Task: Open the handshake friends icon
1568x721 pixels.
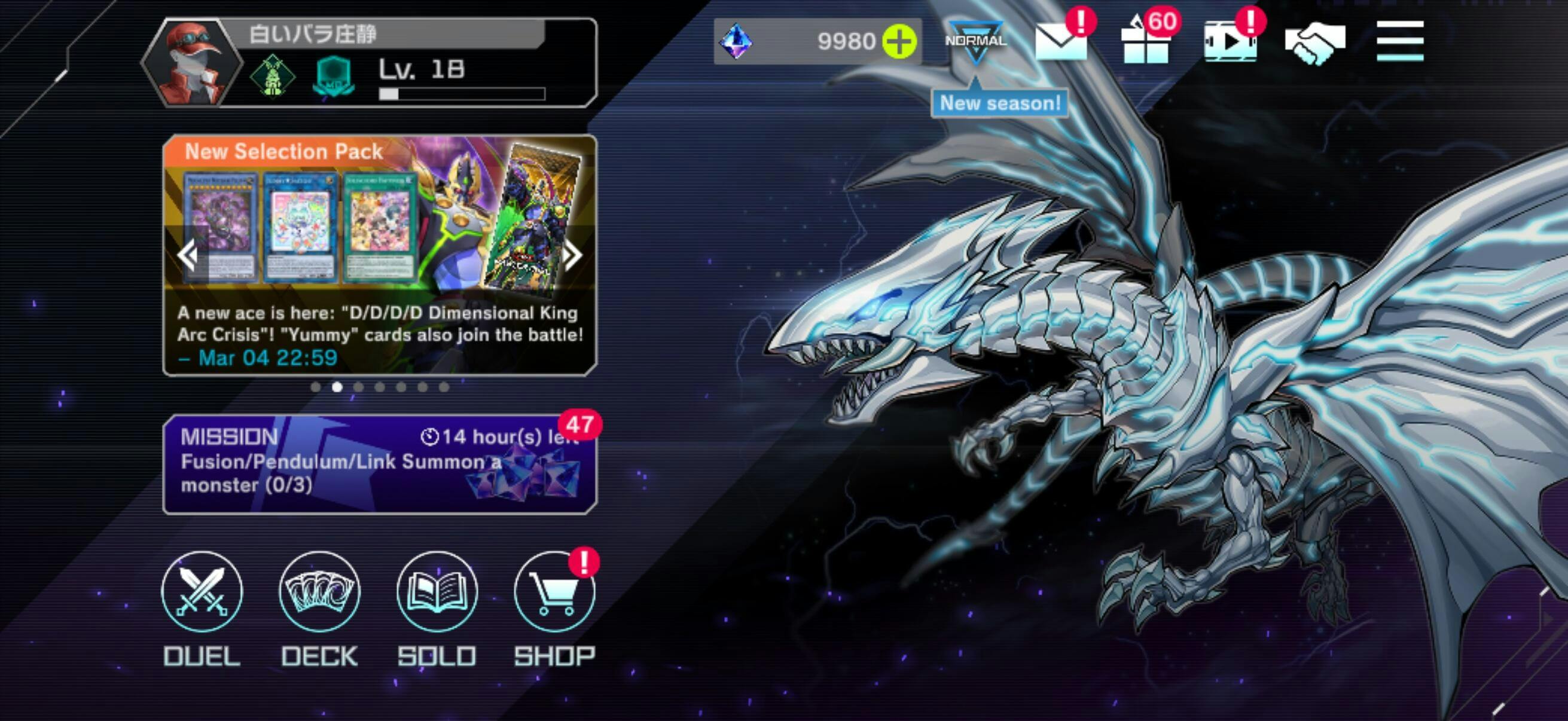Action: pos(1315,42)
